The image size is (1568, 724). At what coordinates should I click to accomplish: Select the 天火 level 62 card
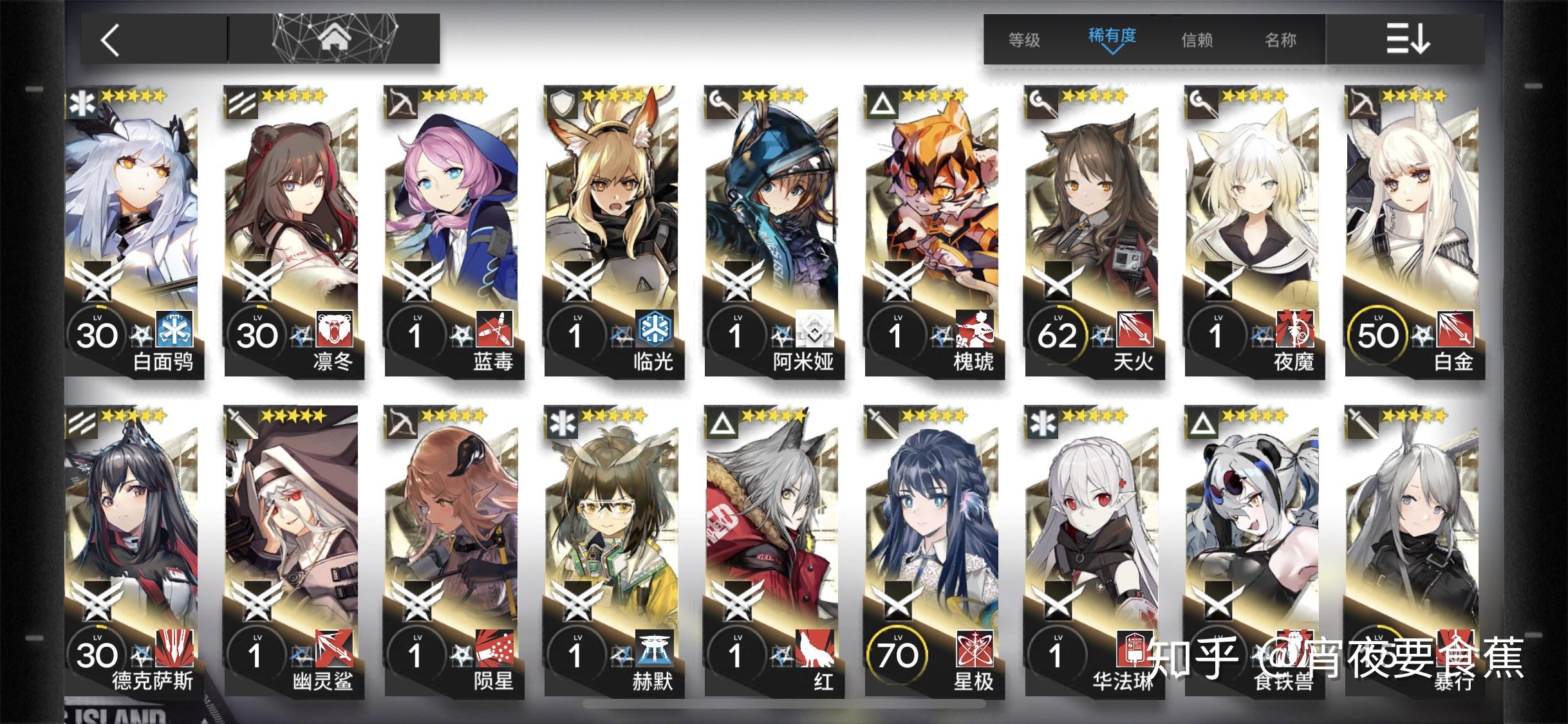(1092, 232)
